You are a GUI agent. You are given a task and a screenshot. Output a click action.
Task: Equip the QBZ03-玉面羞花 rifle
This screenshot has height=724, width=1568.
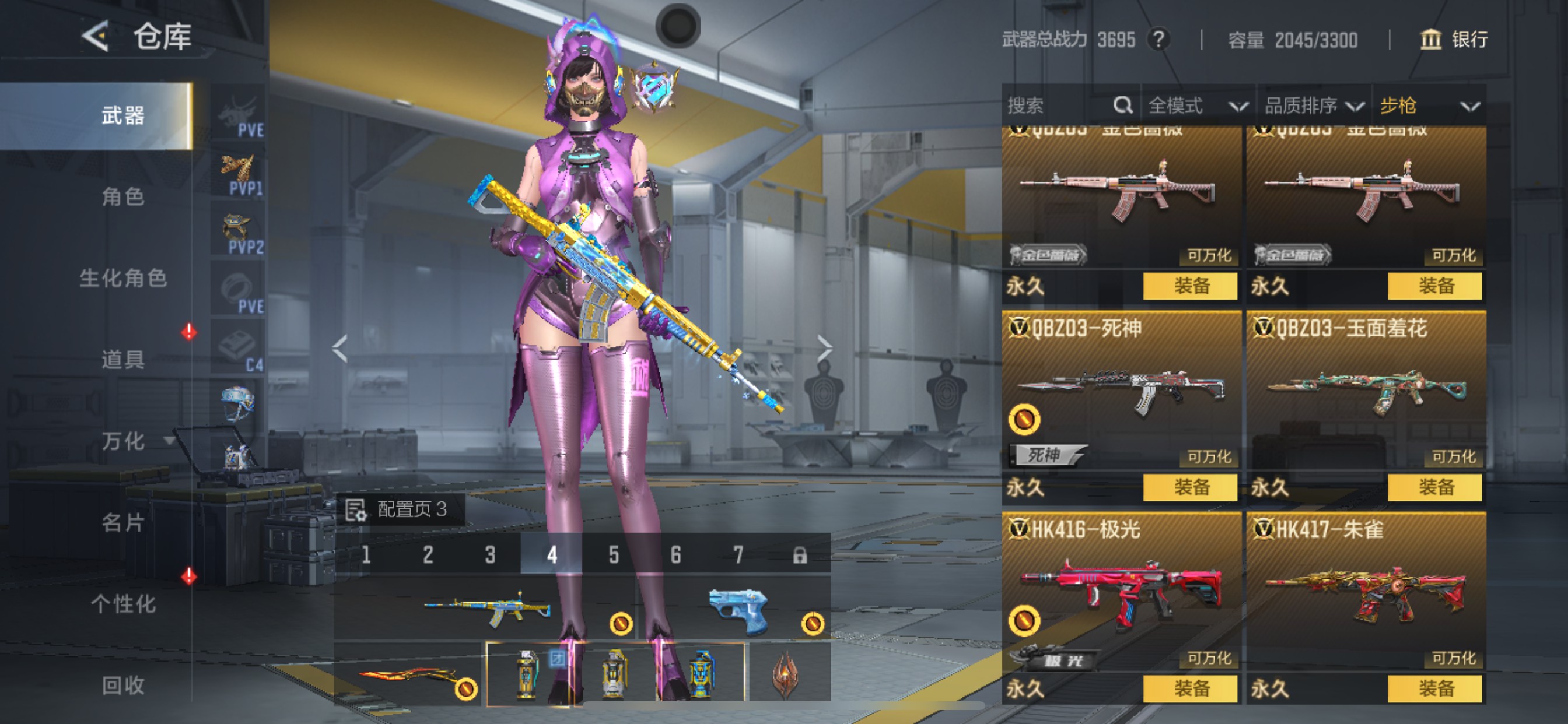pyautogui.click(x=1434, y=487)
